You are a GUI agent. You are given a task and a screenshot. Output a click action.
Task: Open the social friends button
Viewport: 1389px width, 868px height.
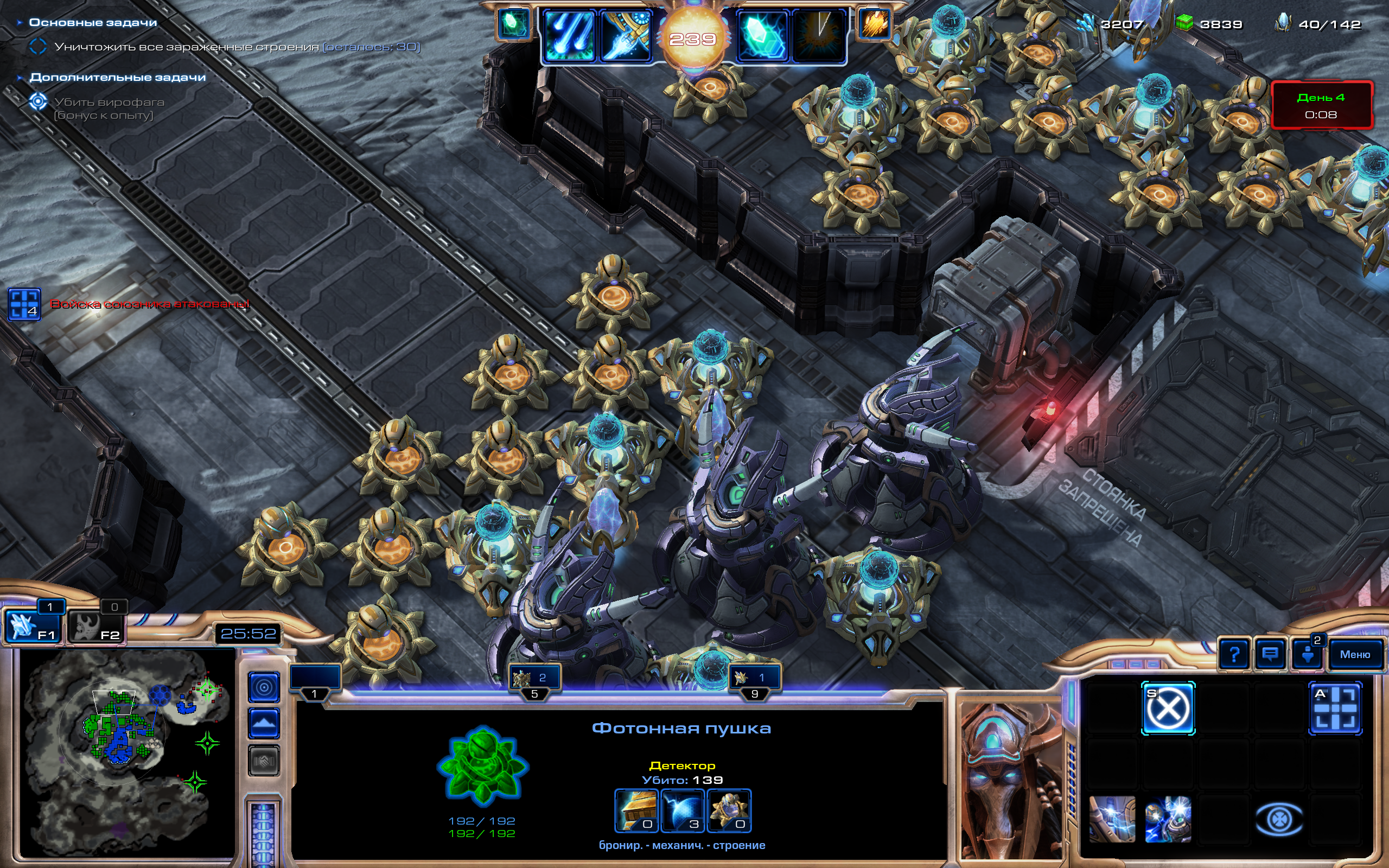pos(1308,654)
